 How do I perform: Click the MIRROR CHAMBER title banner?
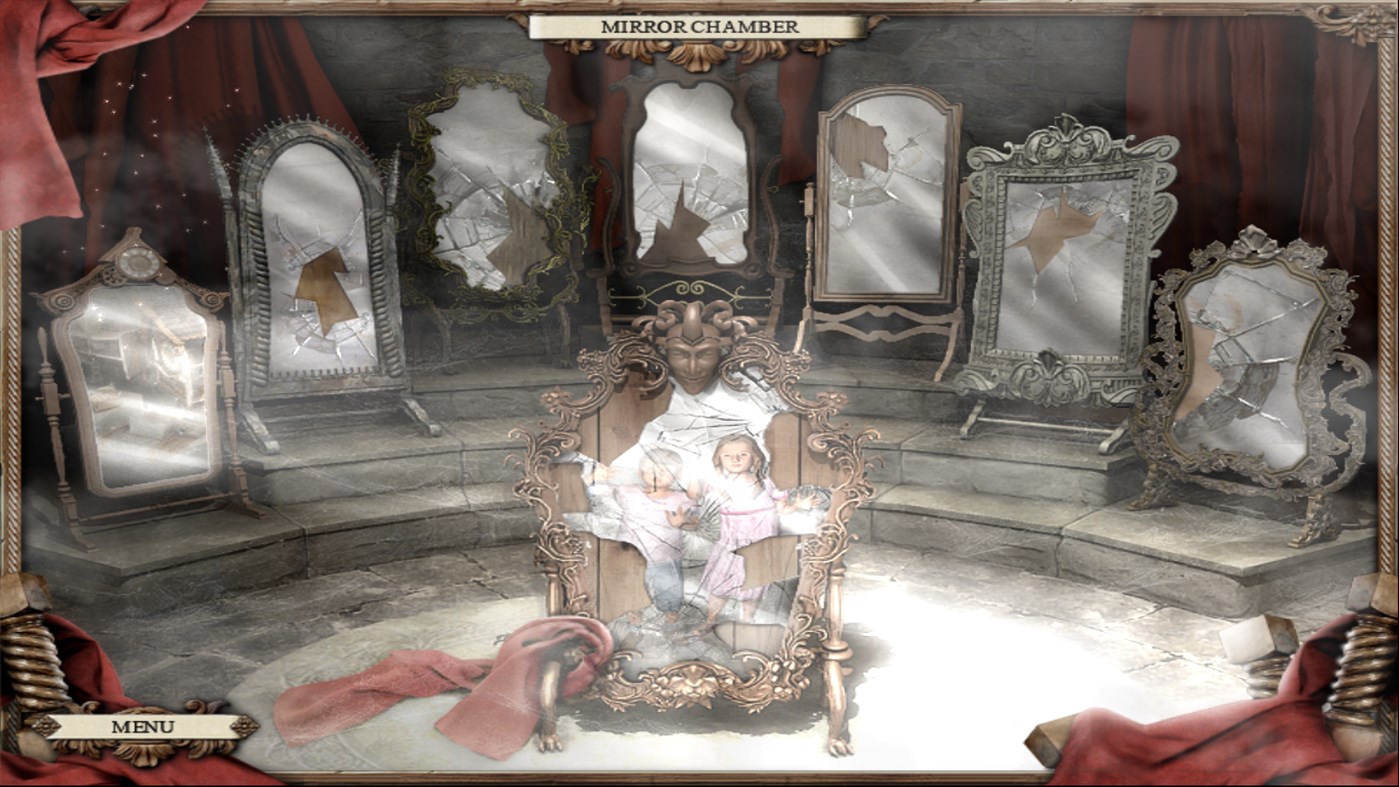point(698,27)
